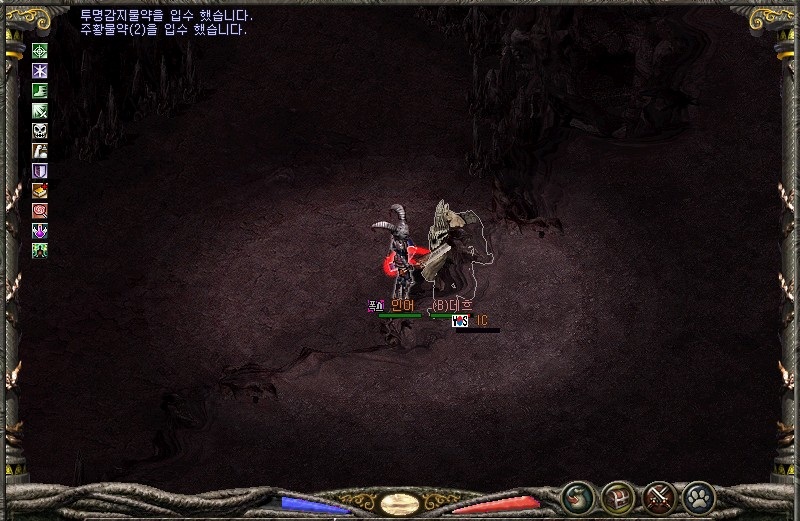The width and height of the screenshot is (800, 521).
Task: Click the pink spiral lollipop icon
Action: 40,211
